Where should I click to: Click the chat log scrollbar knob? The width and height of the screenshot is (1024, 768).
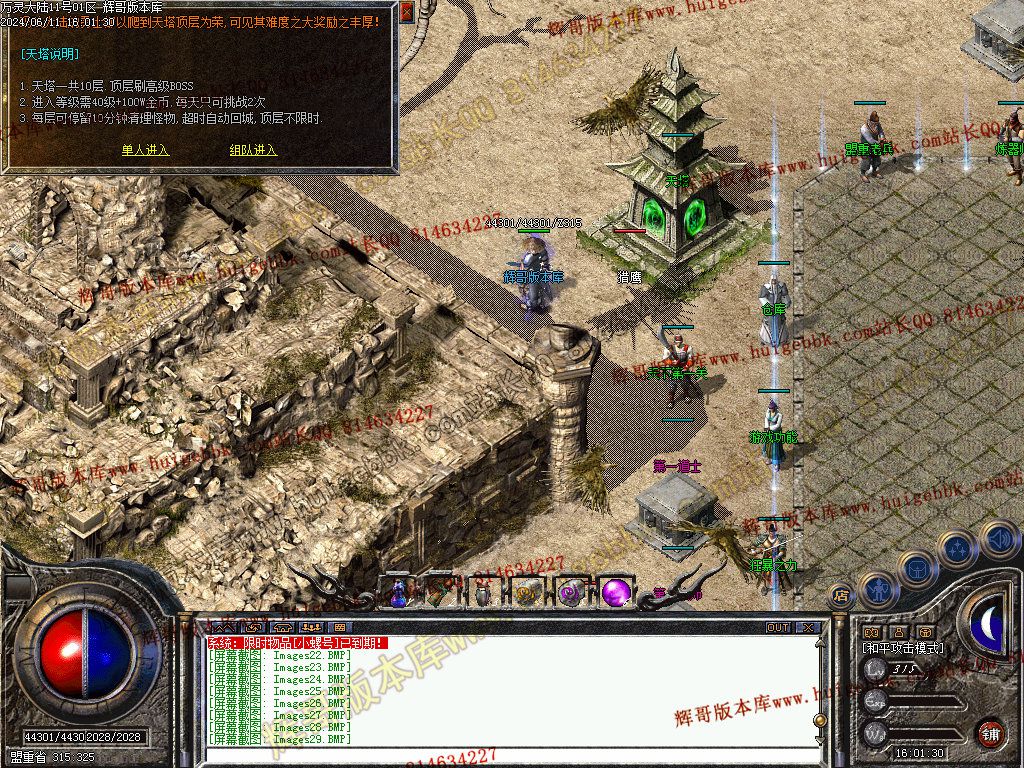820,722
